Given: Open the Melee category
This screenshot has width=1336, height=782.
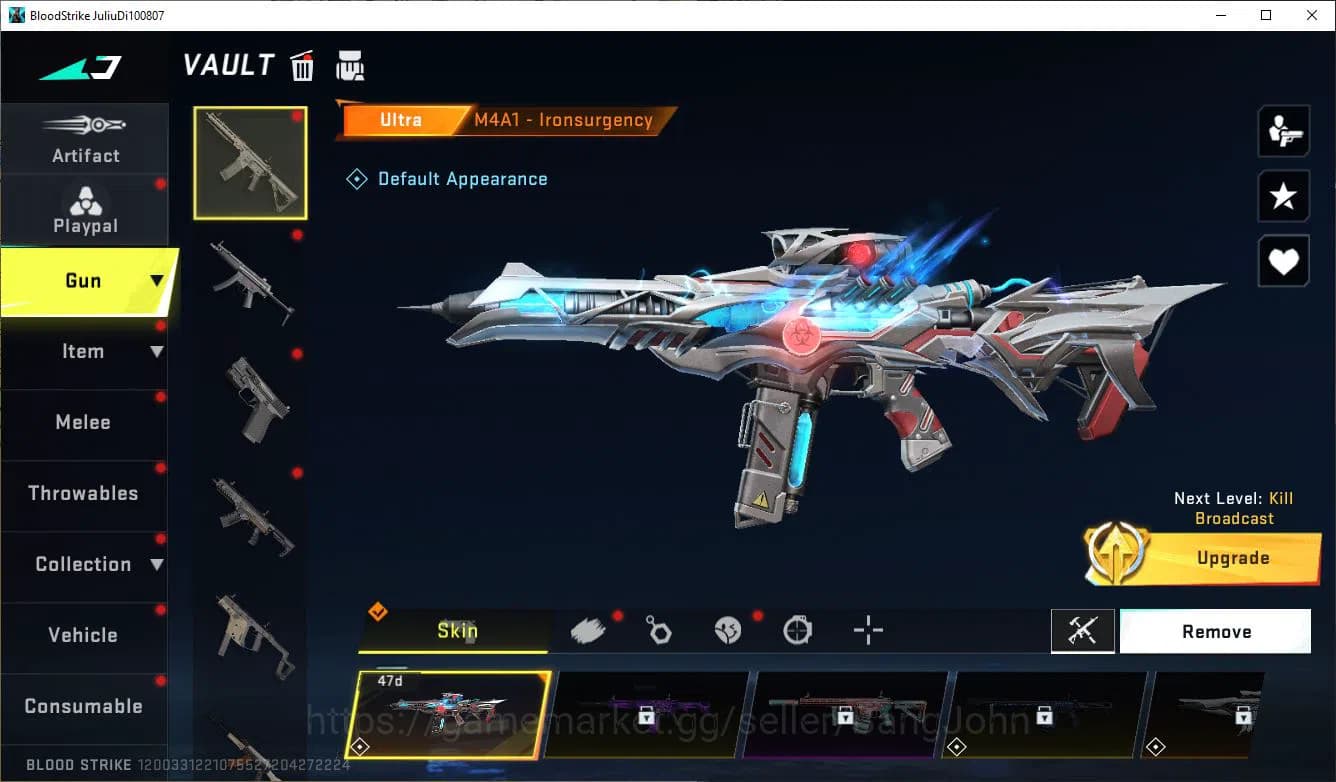Looking at the screenshot, I should point(84,422).
